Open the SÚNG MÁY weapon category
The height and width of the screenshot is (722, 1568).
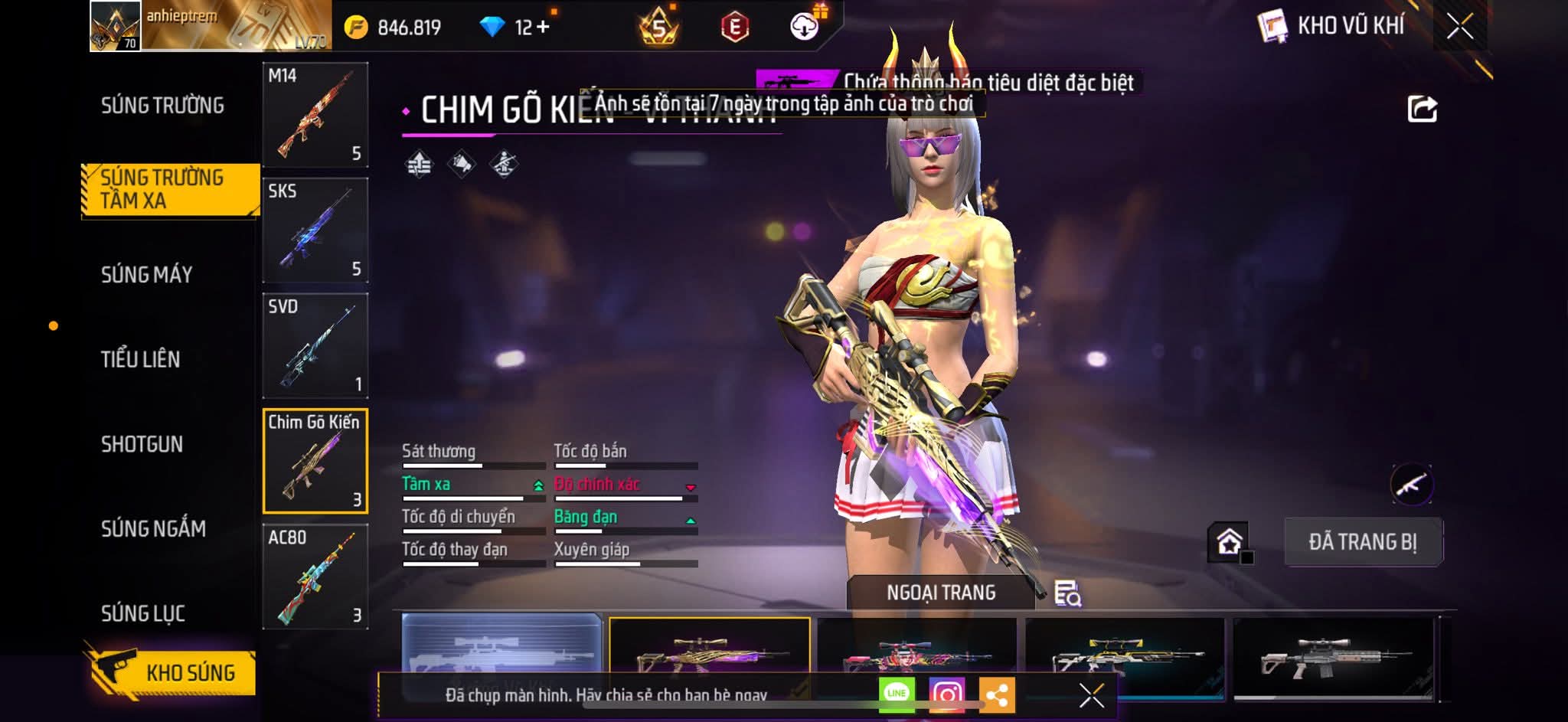point(147,275)
